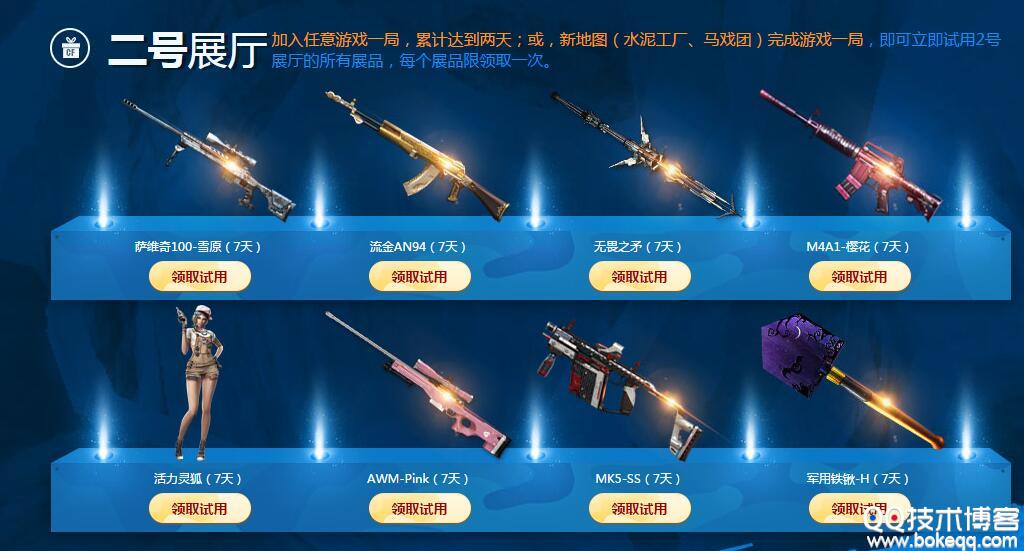The image size is (1024, 551).
Task: Claim the 流金AN94 trial
Action: click(419, 277)
